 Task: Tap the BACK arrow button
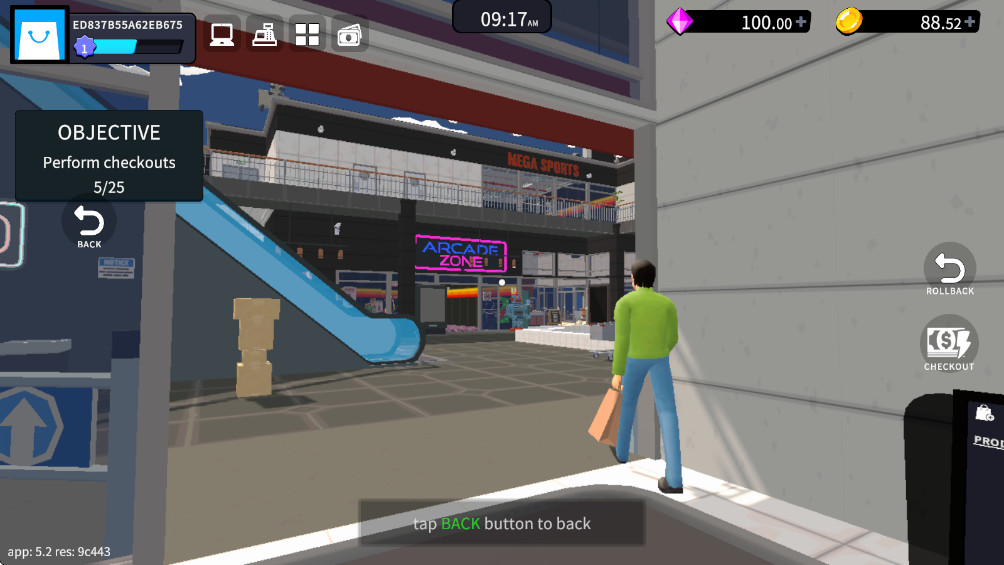tap(89, 225)
